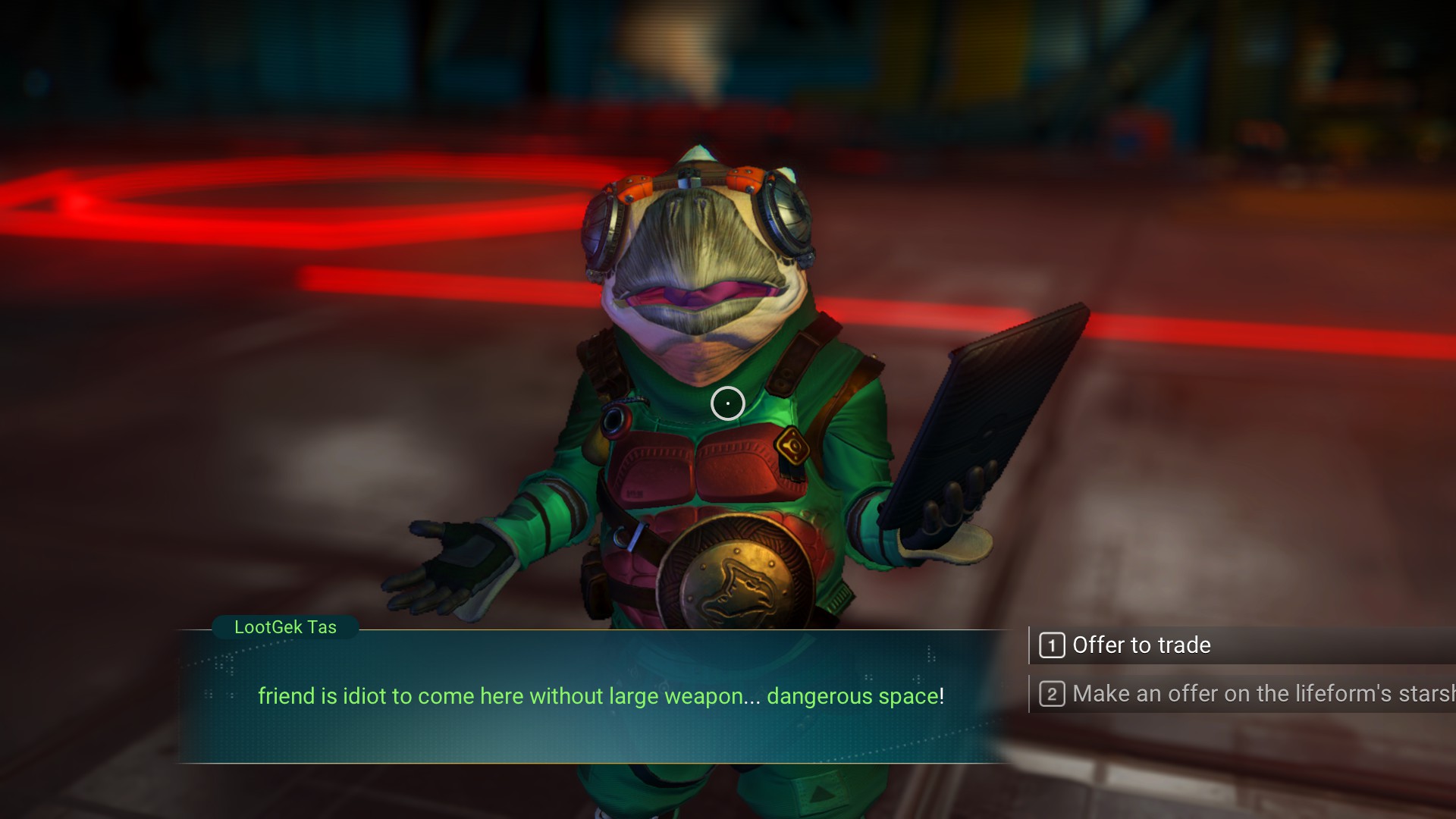
Task: Choose the "Offer to trade" dialogue option
Action: [1141, 645]
